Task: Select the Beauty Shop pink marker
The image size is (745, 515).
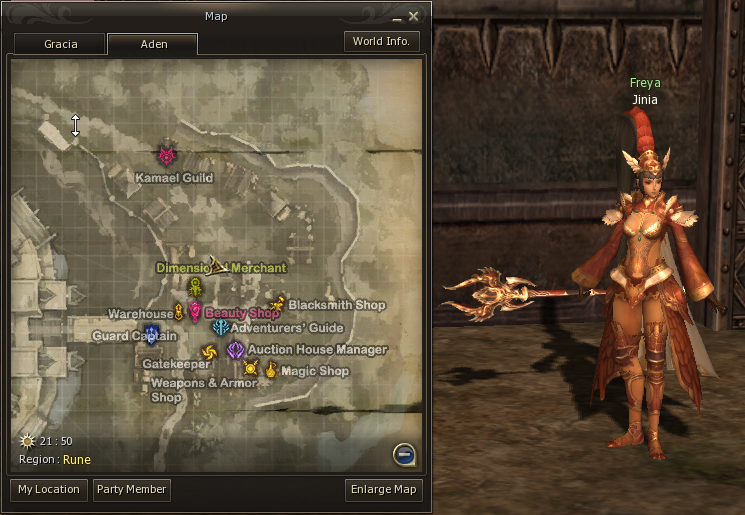Action: (x=195, y=312)
